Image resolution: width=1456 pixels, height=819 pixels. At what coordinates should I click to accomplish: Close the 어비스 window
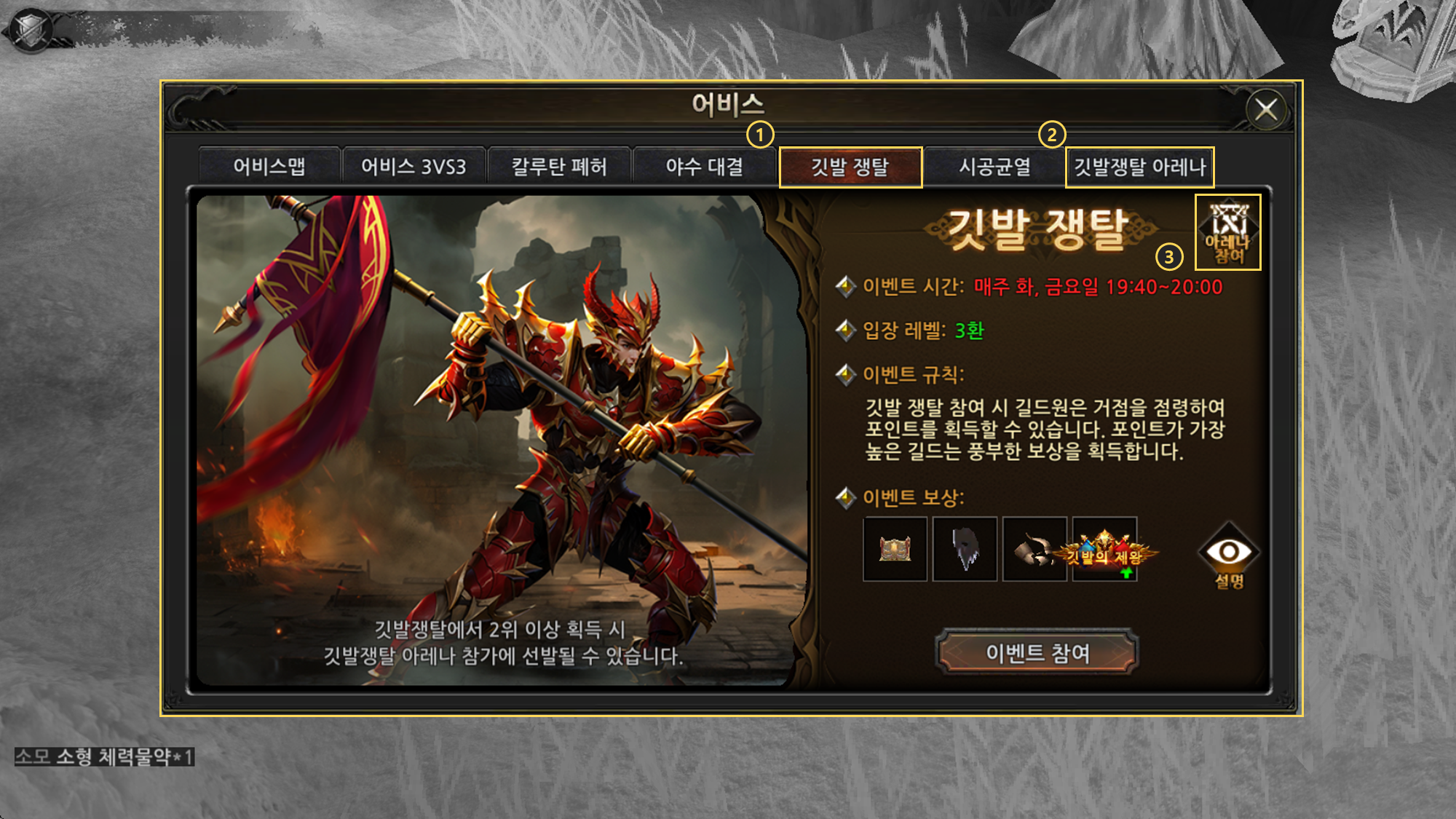1266,110
